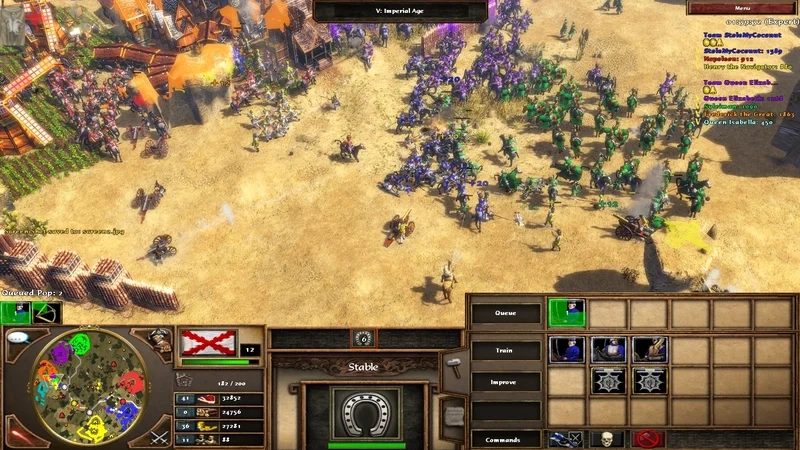The width and height of the screenshot is (800, 450).
Task: Research the first star-badge improvement
Action: (608, 381)
